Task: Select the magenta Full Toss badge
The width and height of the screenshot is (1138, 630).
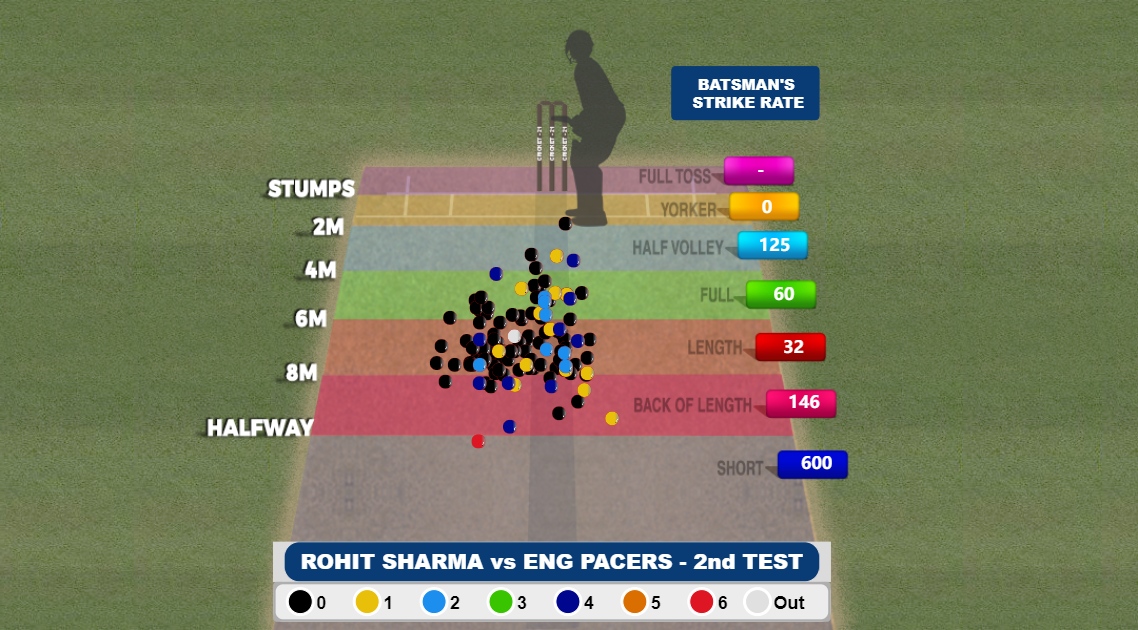Action: coord(759,171)
